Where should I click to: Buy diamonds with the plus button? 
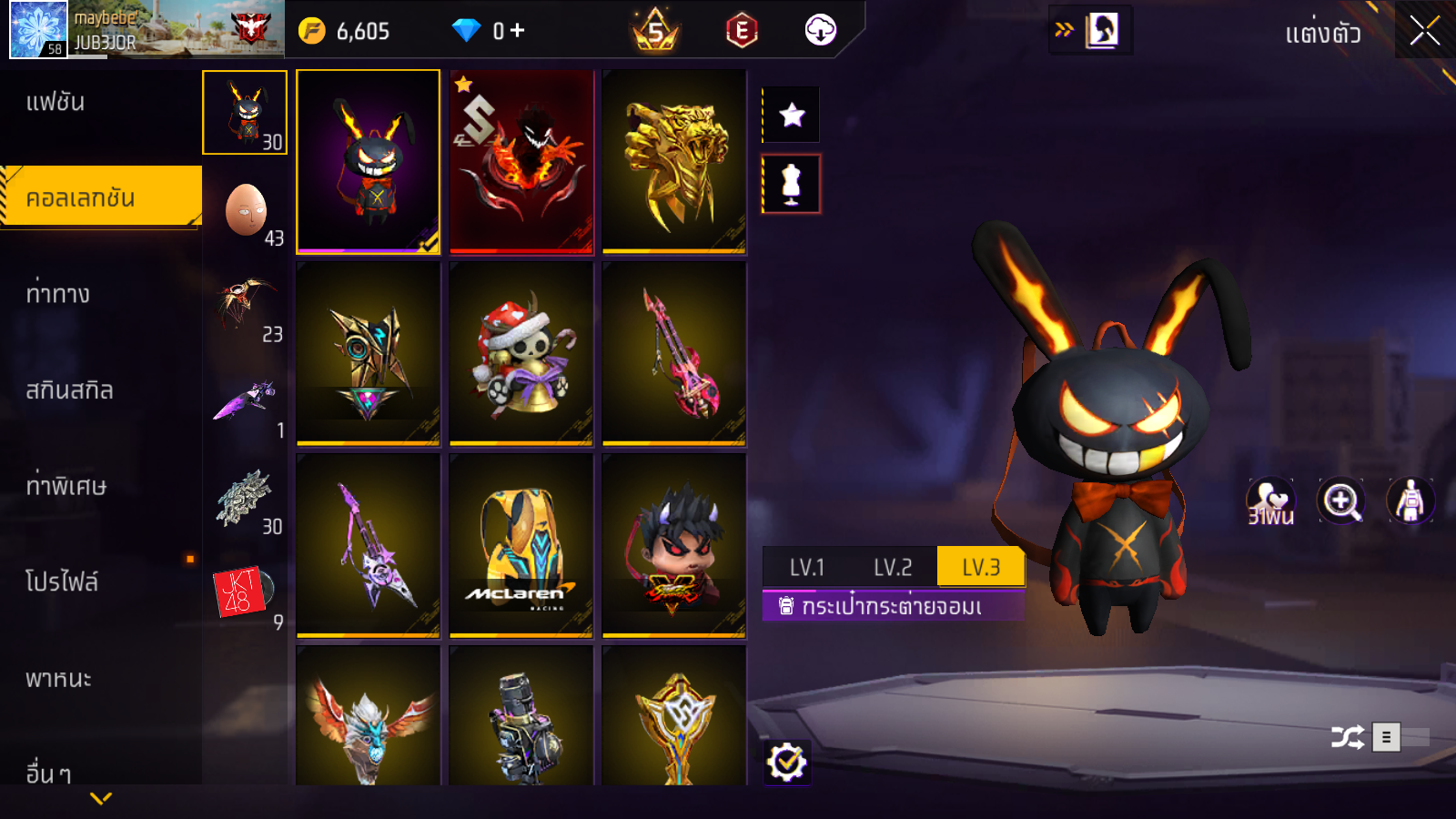tap(518, 31)
